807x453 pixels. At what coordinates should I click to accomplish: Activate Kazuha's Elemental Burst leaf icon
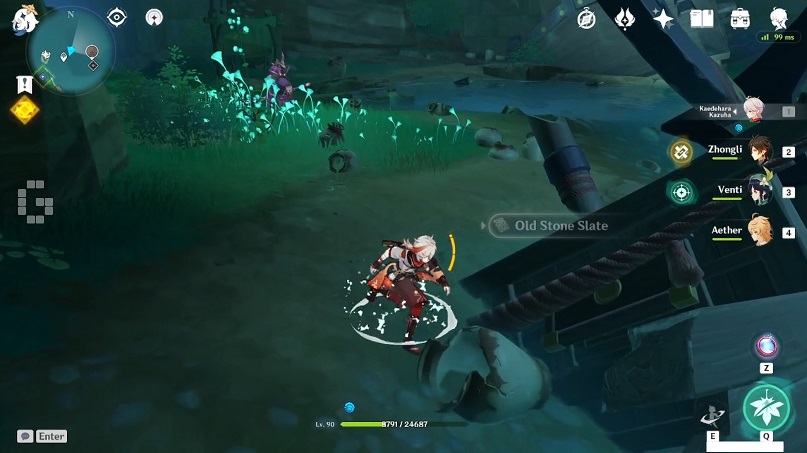766,409
